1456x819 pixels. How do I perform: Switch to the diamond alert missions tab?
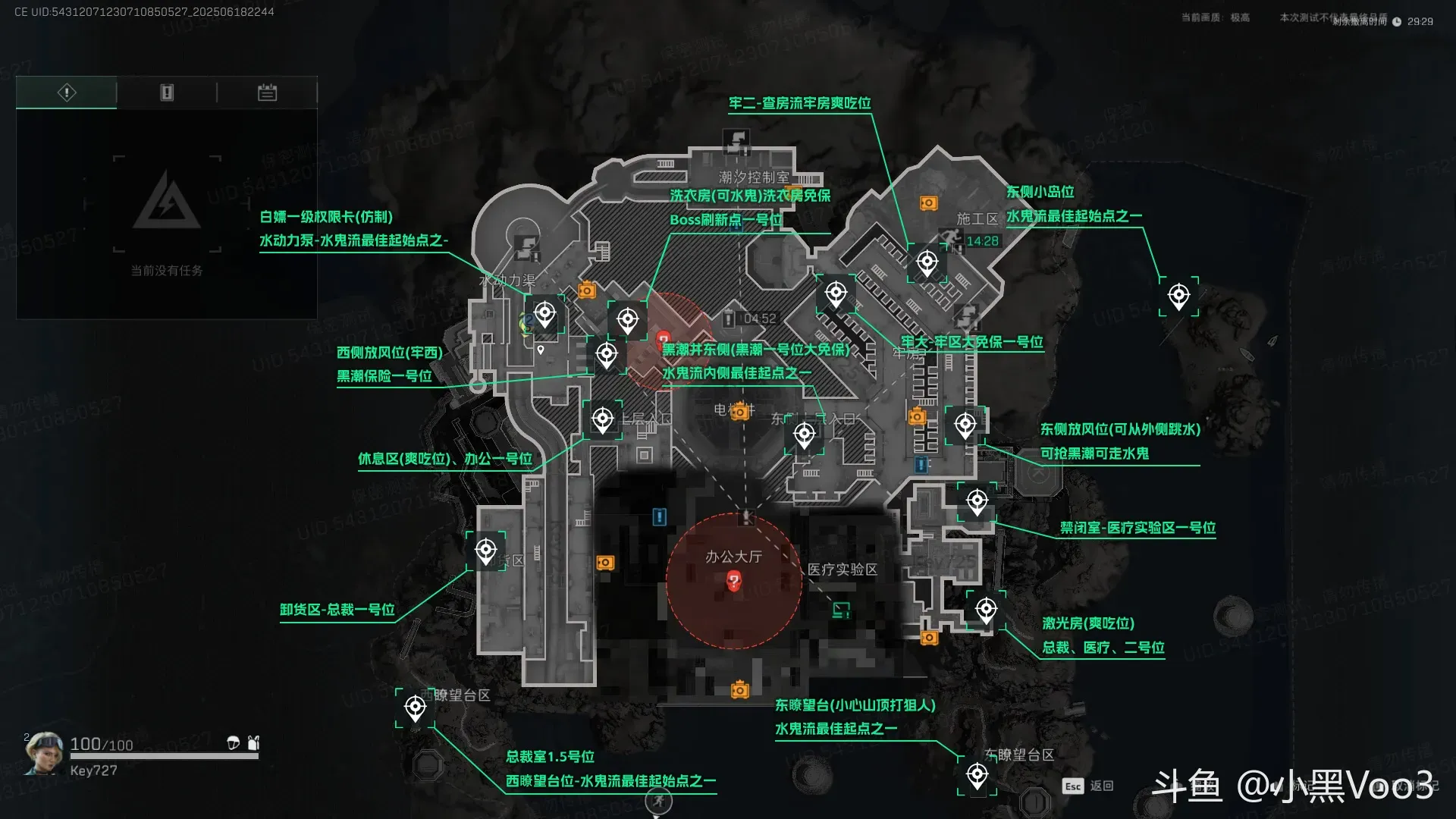click(67, 93)
